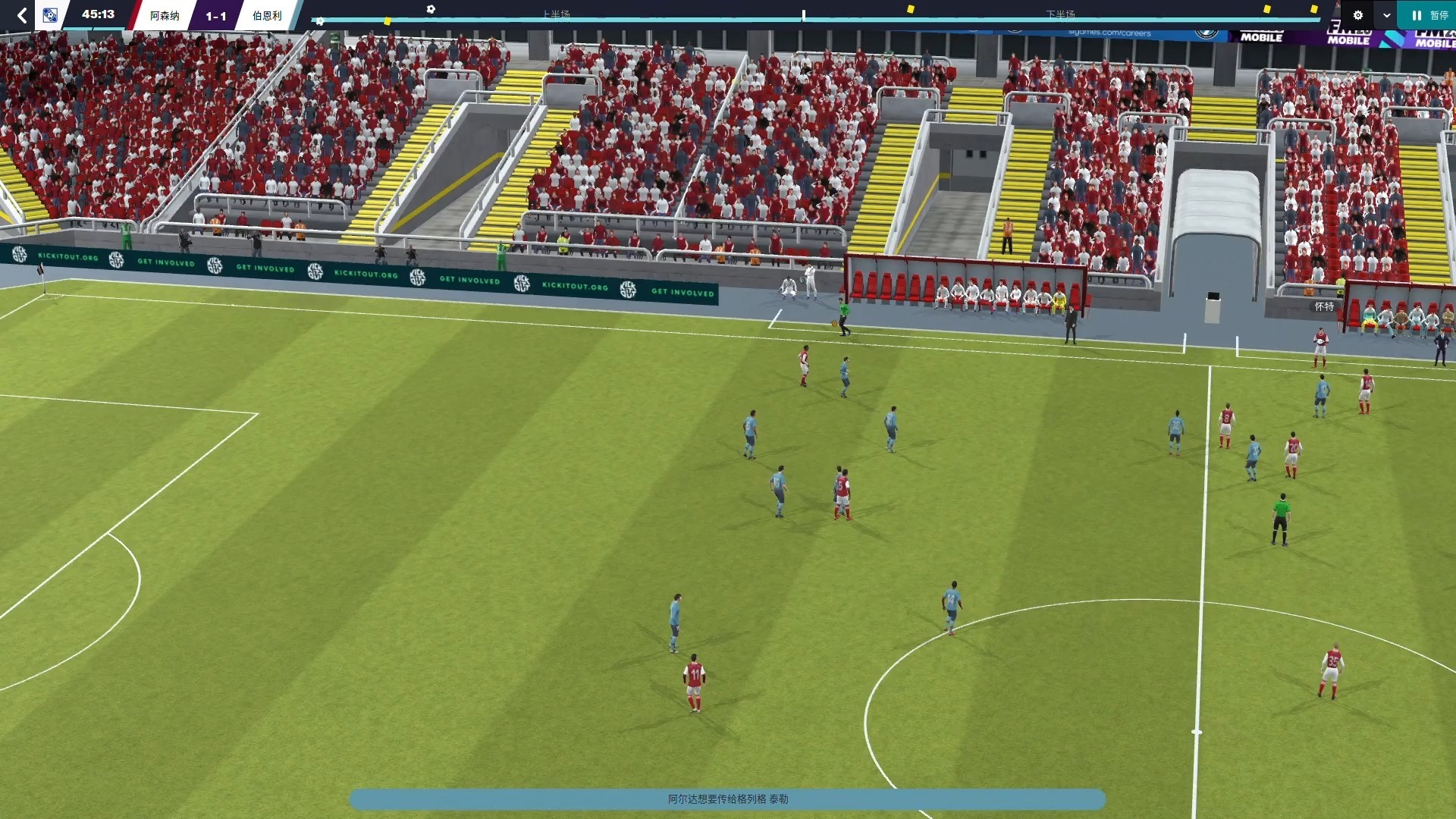The height and width of the screenshot is (819, 1456).
Task: Click the club badge icon next to the clock
Action: pos(50,15)
